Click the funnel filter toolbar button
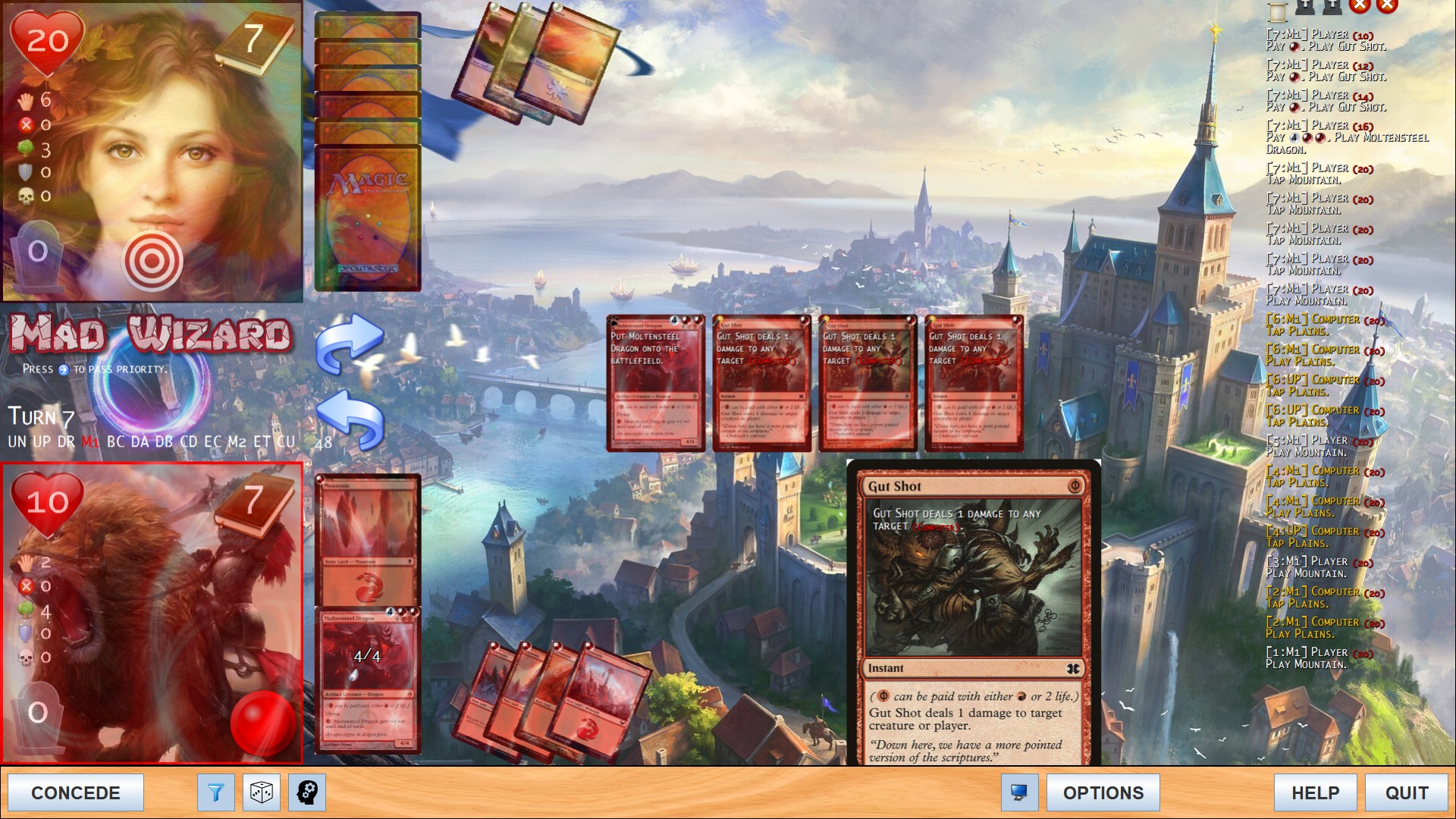 pos(216,792)
